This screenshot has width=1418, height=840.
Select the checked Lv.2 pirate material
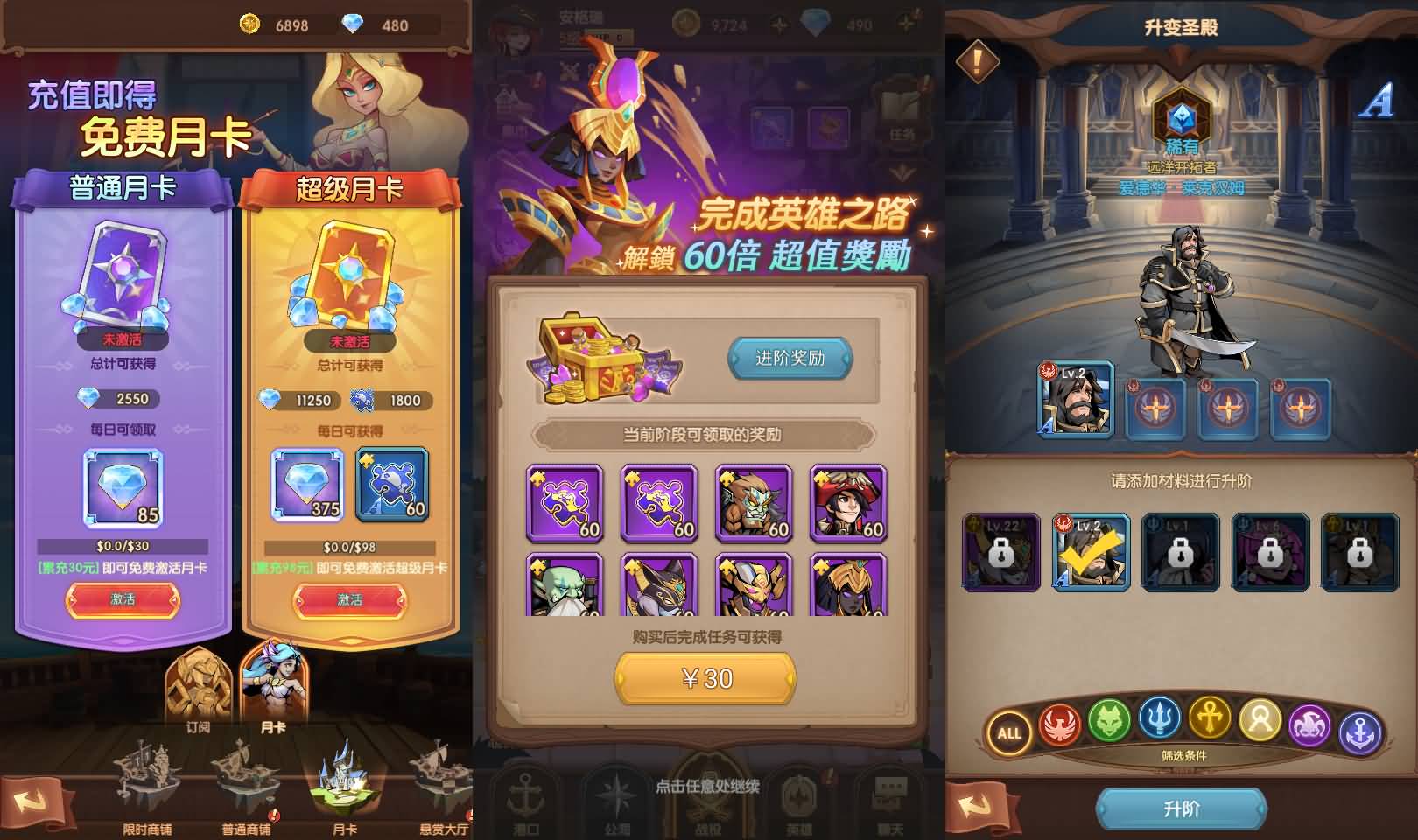[x=1090, y=553]
